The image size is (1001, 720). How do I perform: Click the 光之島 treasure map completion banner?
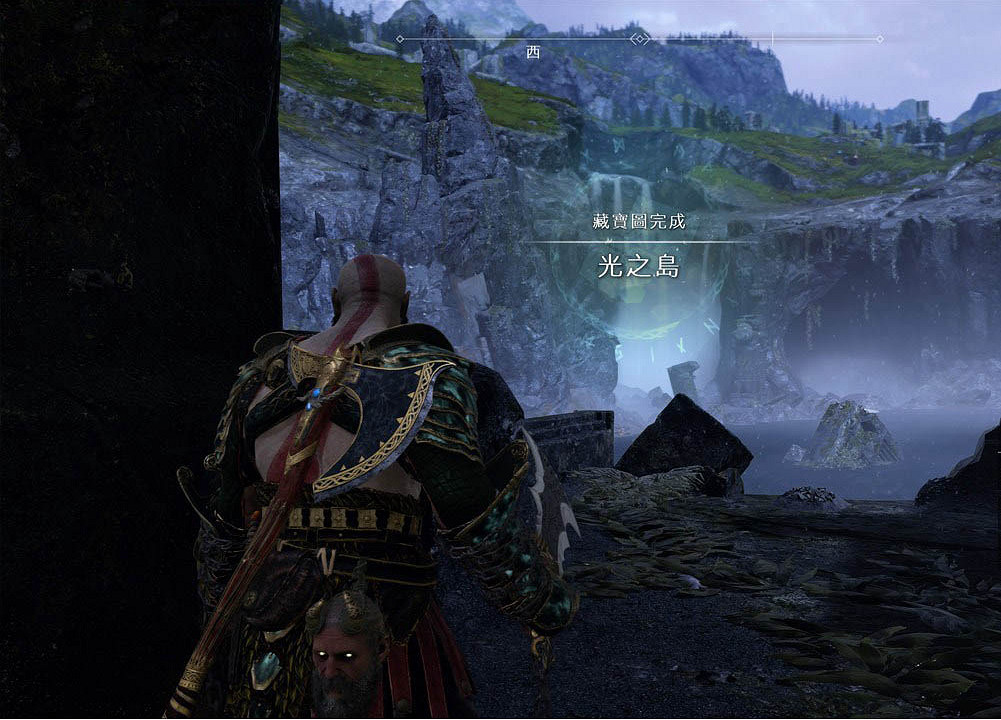(639, 267)
